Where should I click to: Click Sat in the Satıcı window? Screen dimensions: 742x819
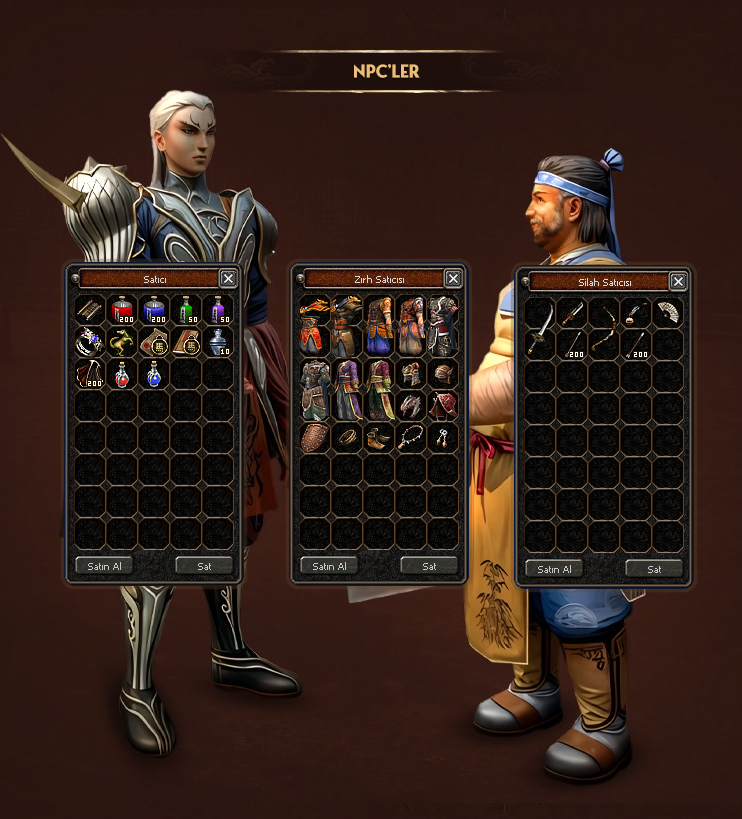tap(204, 566)
